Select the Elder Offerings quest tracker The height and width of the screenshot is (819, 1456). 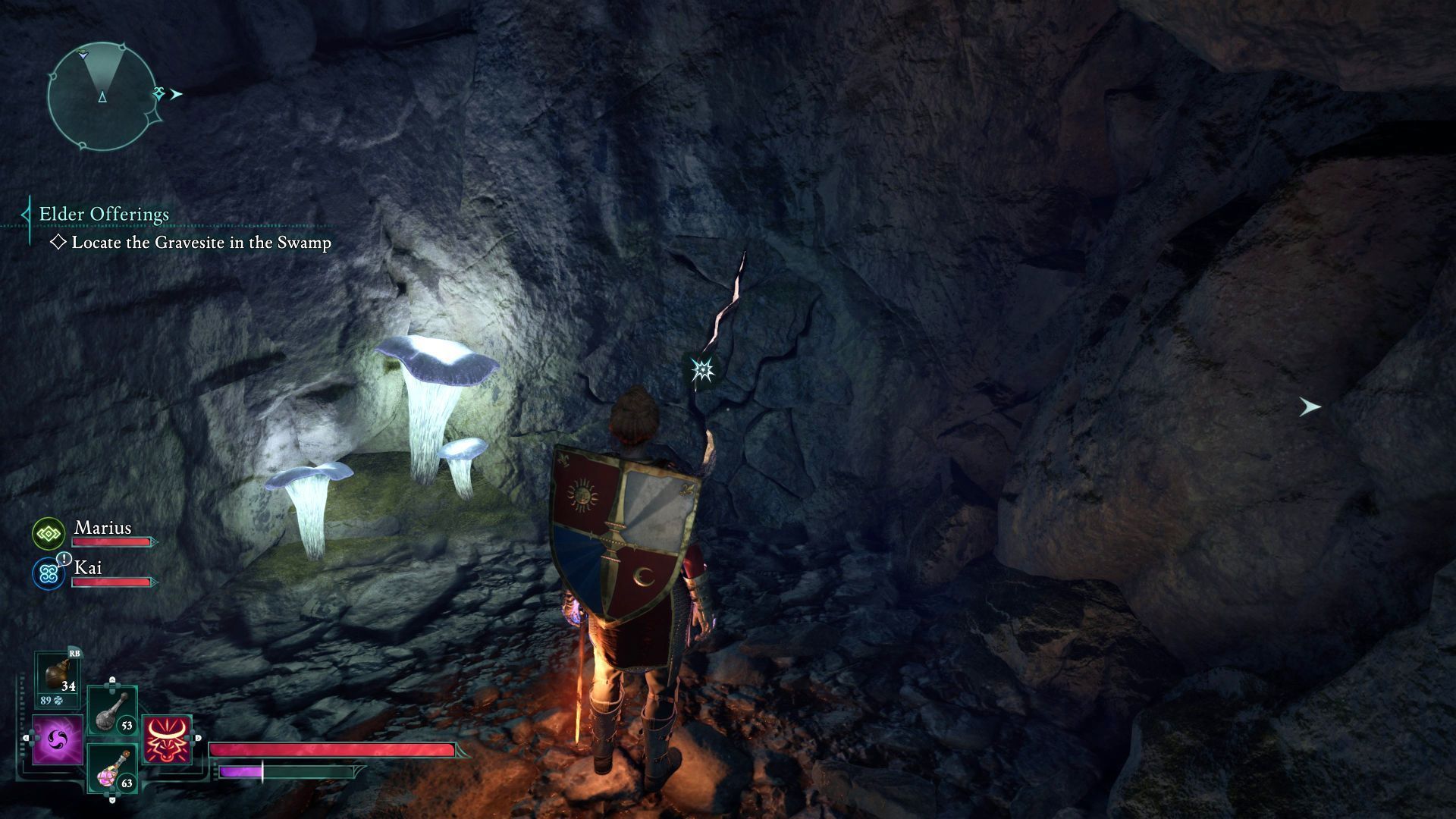click(x=104, y=215)
